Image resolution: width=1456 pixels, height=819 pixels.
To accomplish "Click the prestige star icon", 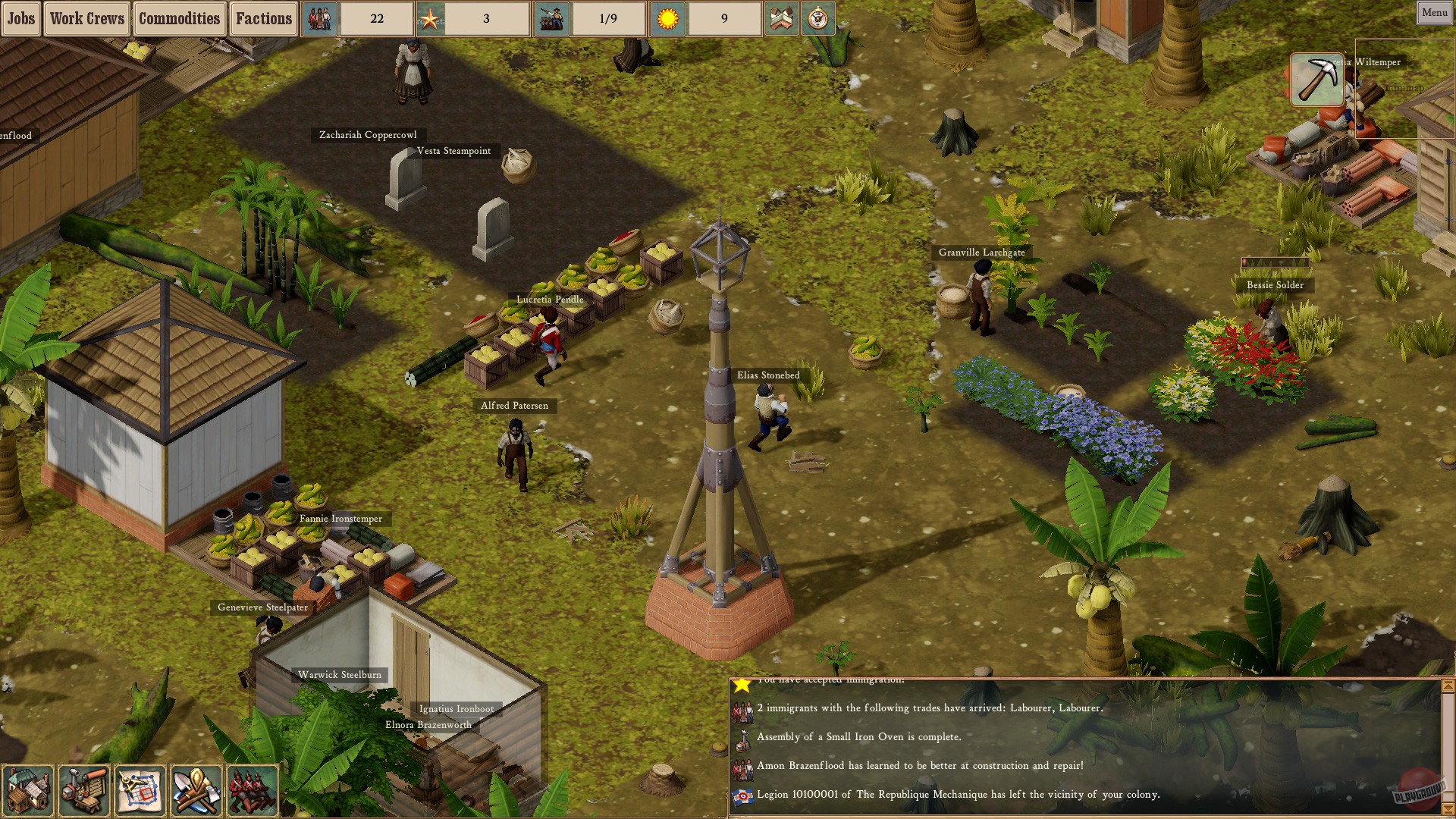I will (432, 17).
